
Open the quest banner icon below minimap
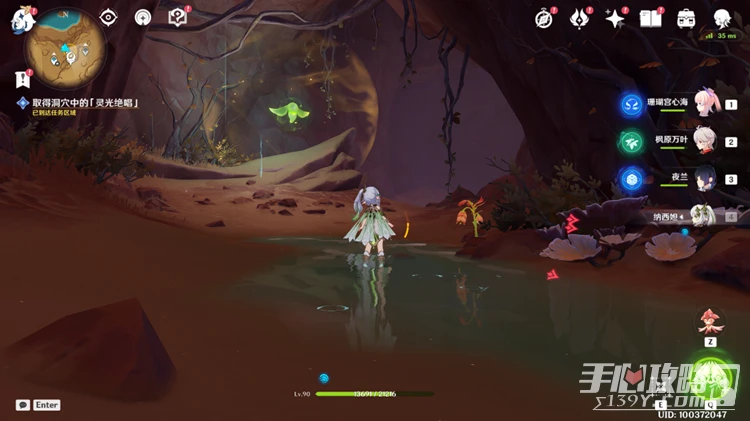click(x=22, y=79)
